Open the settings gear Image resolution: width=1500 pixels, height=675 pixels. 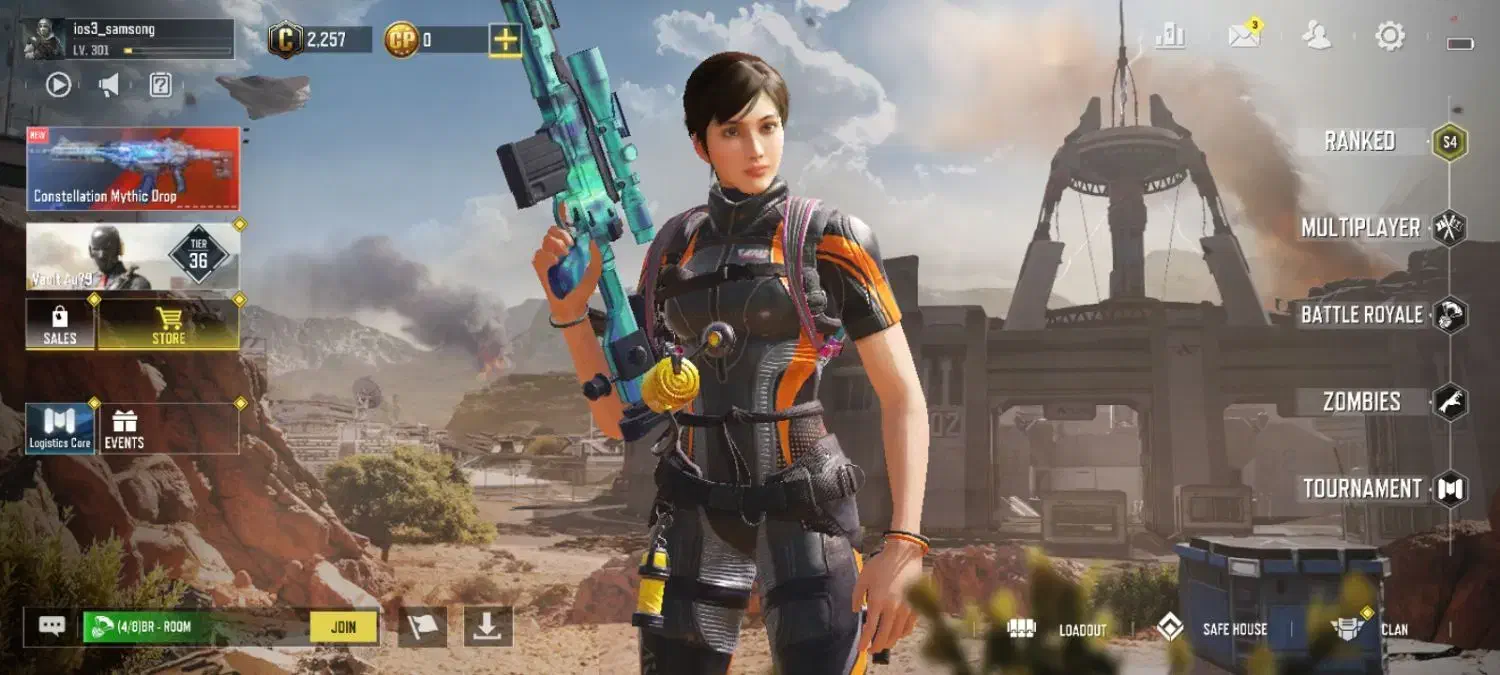[x=1390, y=37]
